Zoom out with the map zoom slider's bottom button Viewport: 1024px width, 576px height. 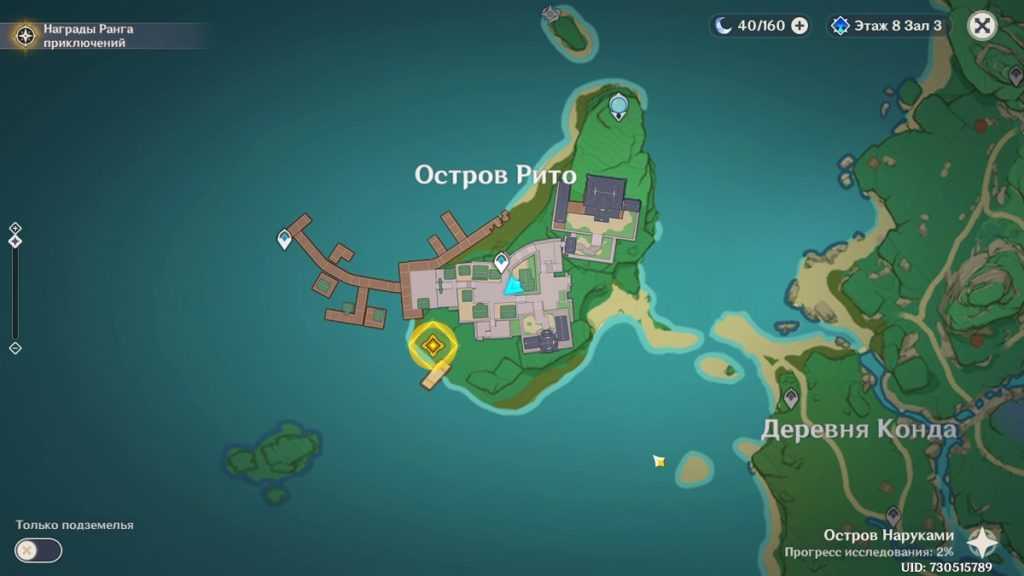coord(15,347)
